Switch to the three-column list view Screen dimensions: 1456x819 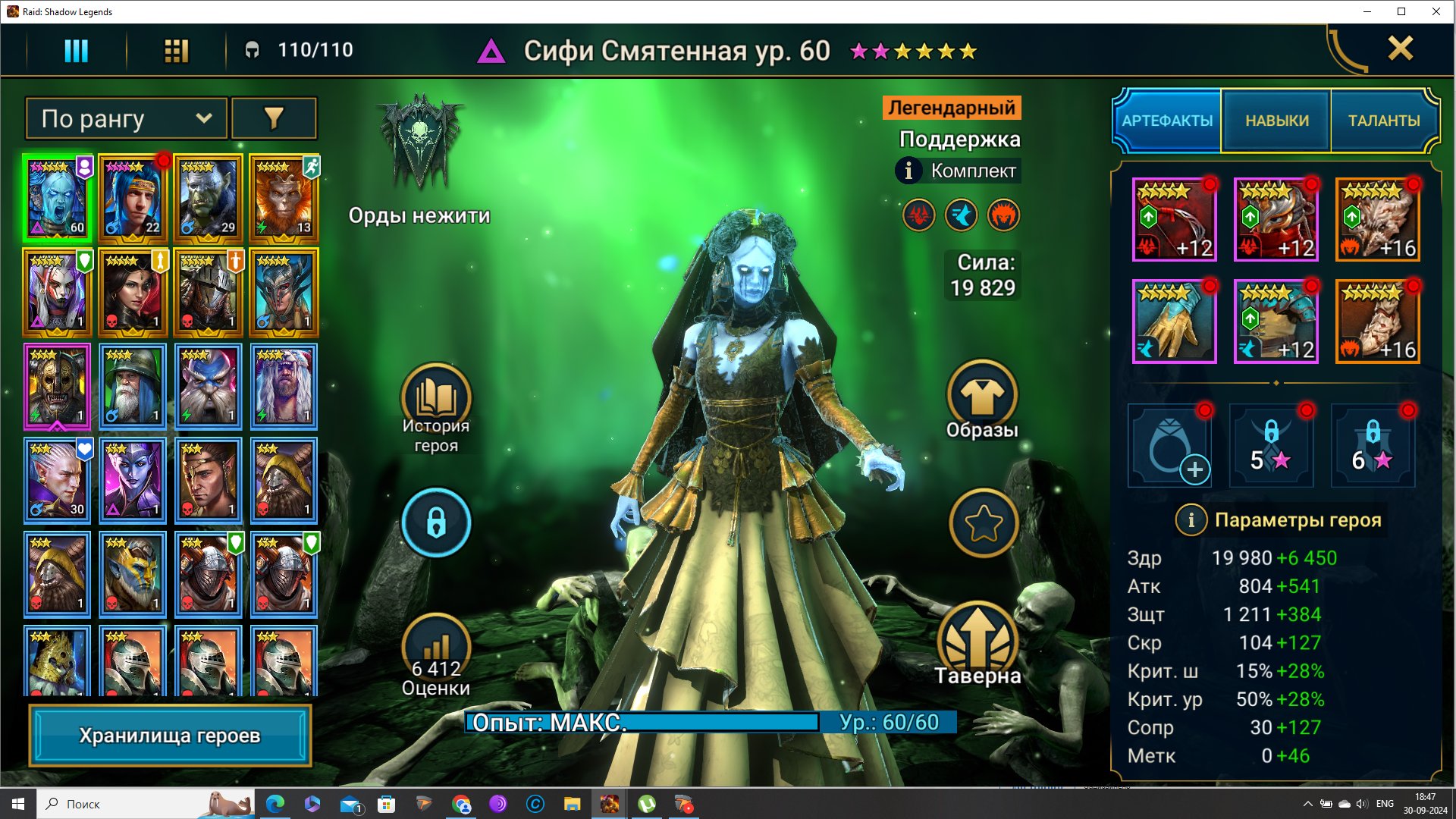coord(76,51)
